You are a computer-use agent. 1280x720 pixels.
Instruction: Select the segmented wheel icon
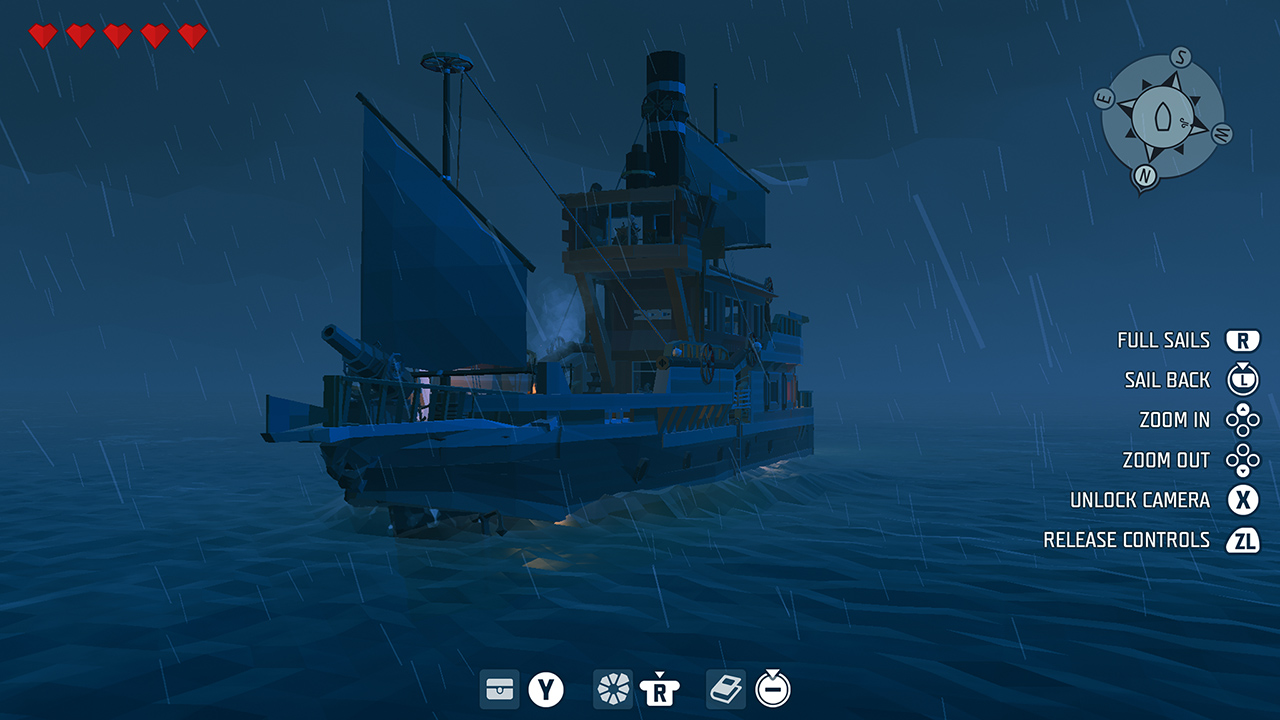pos(613,689)
